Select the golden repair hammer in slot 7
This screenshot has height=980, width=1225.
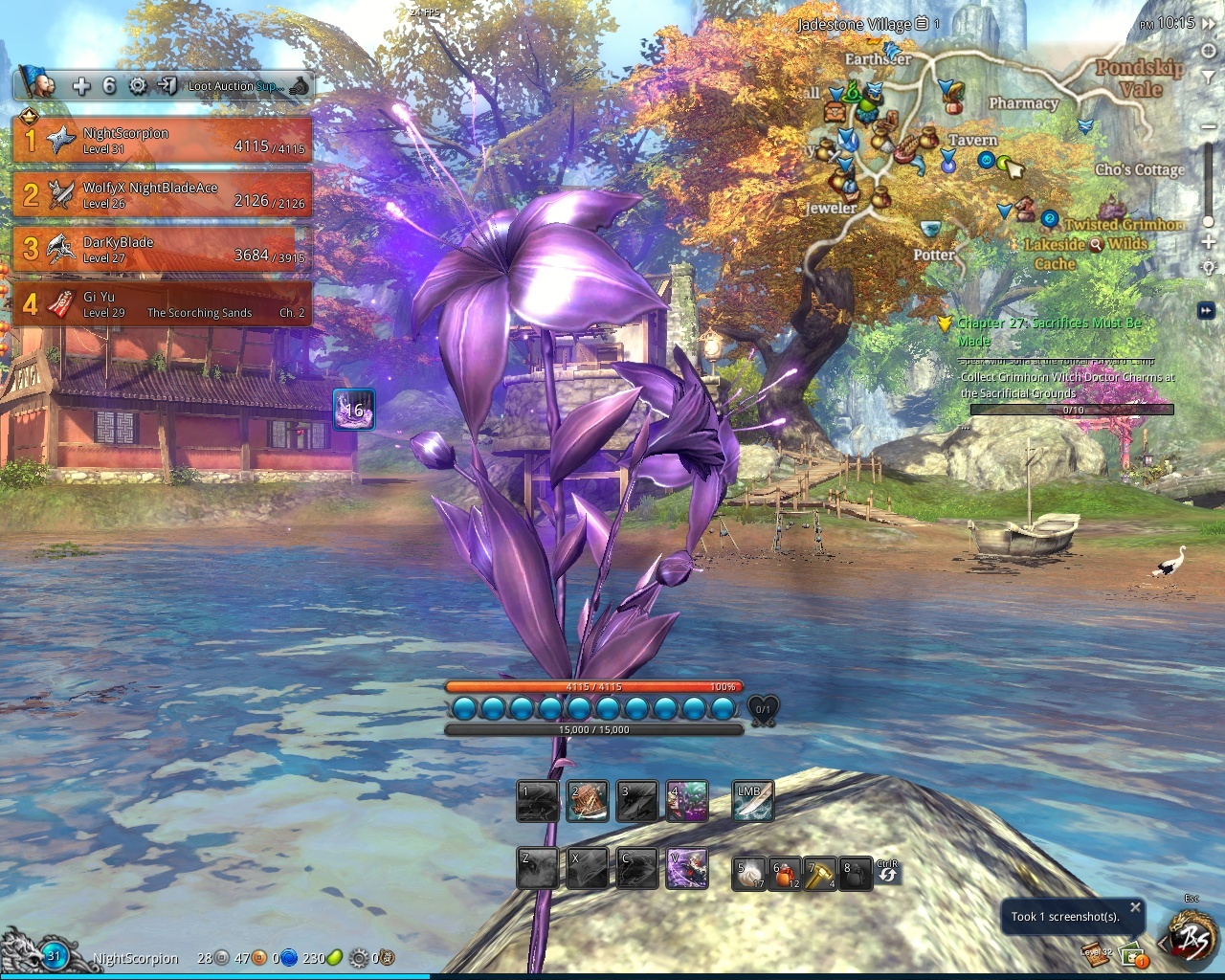click(820, 873)
